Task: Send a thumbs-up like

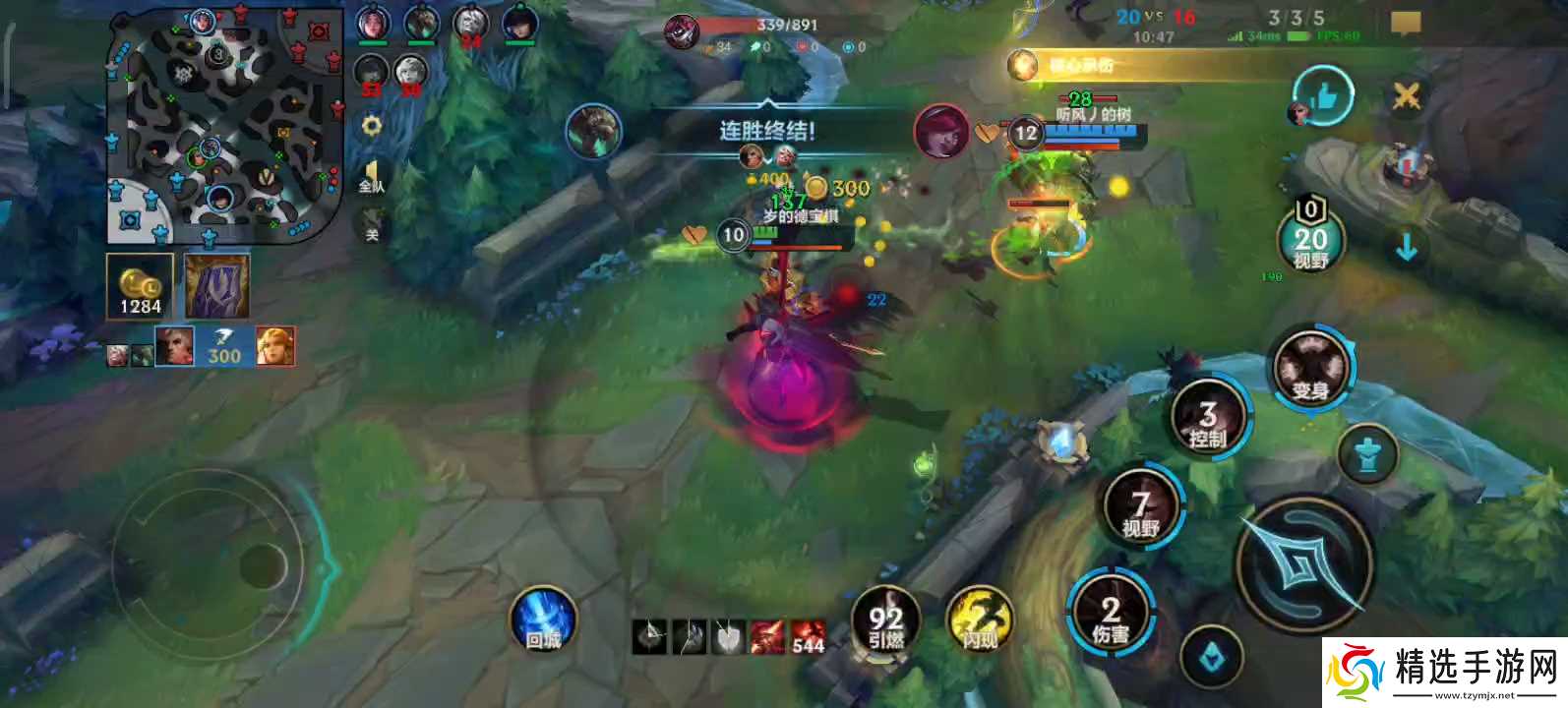Action: point(1322,96)
